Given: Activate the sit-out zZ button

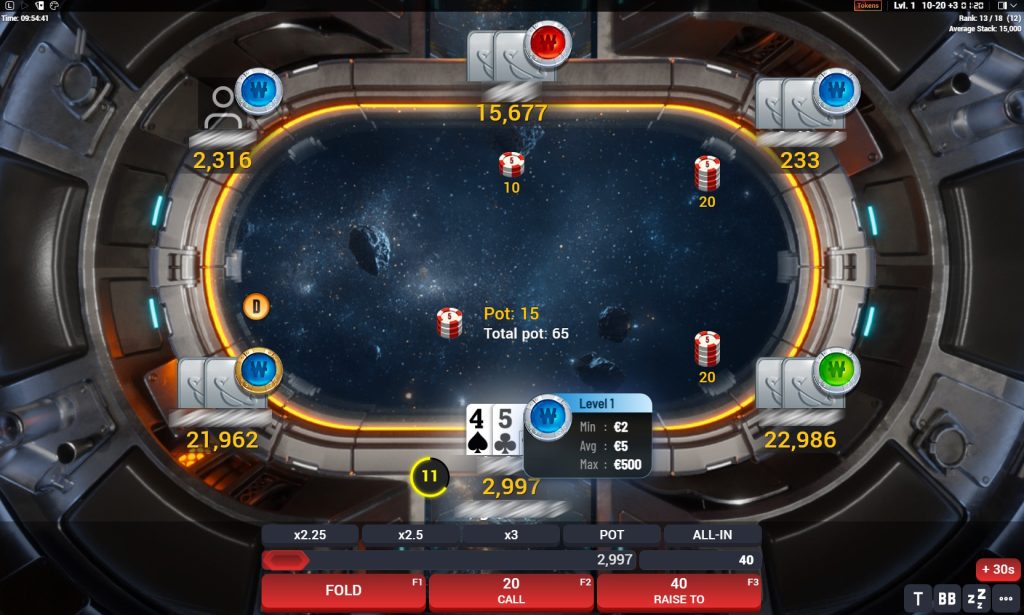Looking at the screenshot, I should 976,599.
